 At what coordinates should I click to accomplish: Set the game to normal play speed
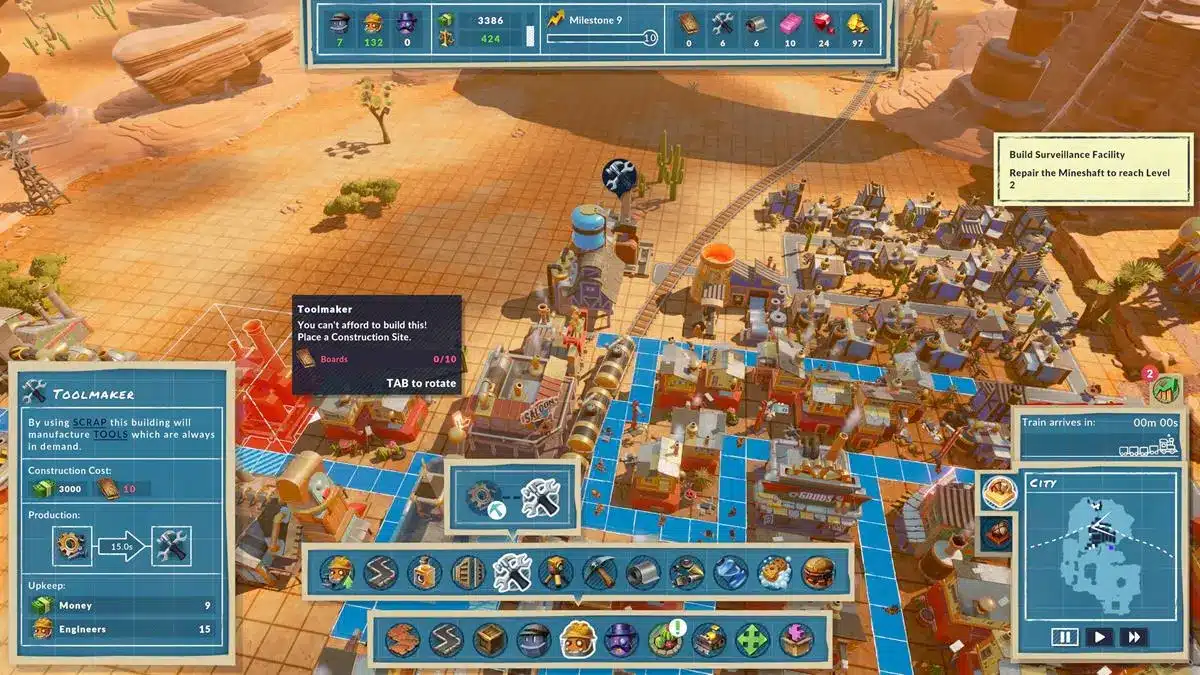[x=1099, y=636]
